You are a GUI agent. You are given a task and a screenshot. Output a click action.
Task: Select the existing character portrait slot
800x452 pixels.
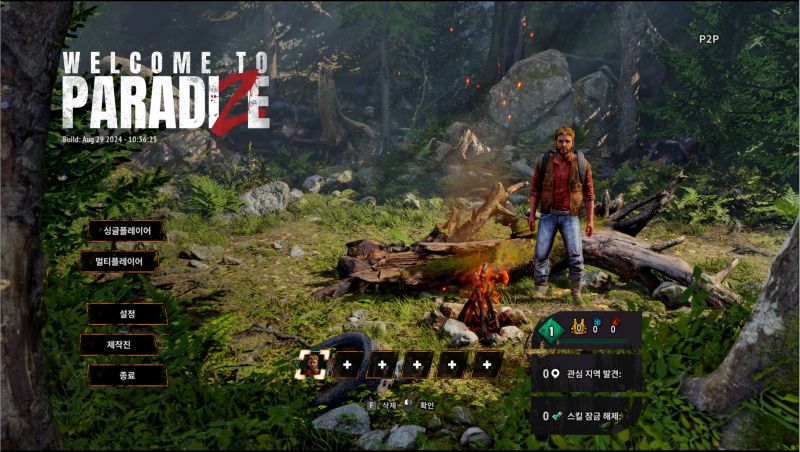313,365
